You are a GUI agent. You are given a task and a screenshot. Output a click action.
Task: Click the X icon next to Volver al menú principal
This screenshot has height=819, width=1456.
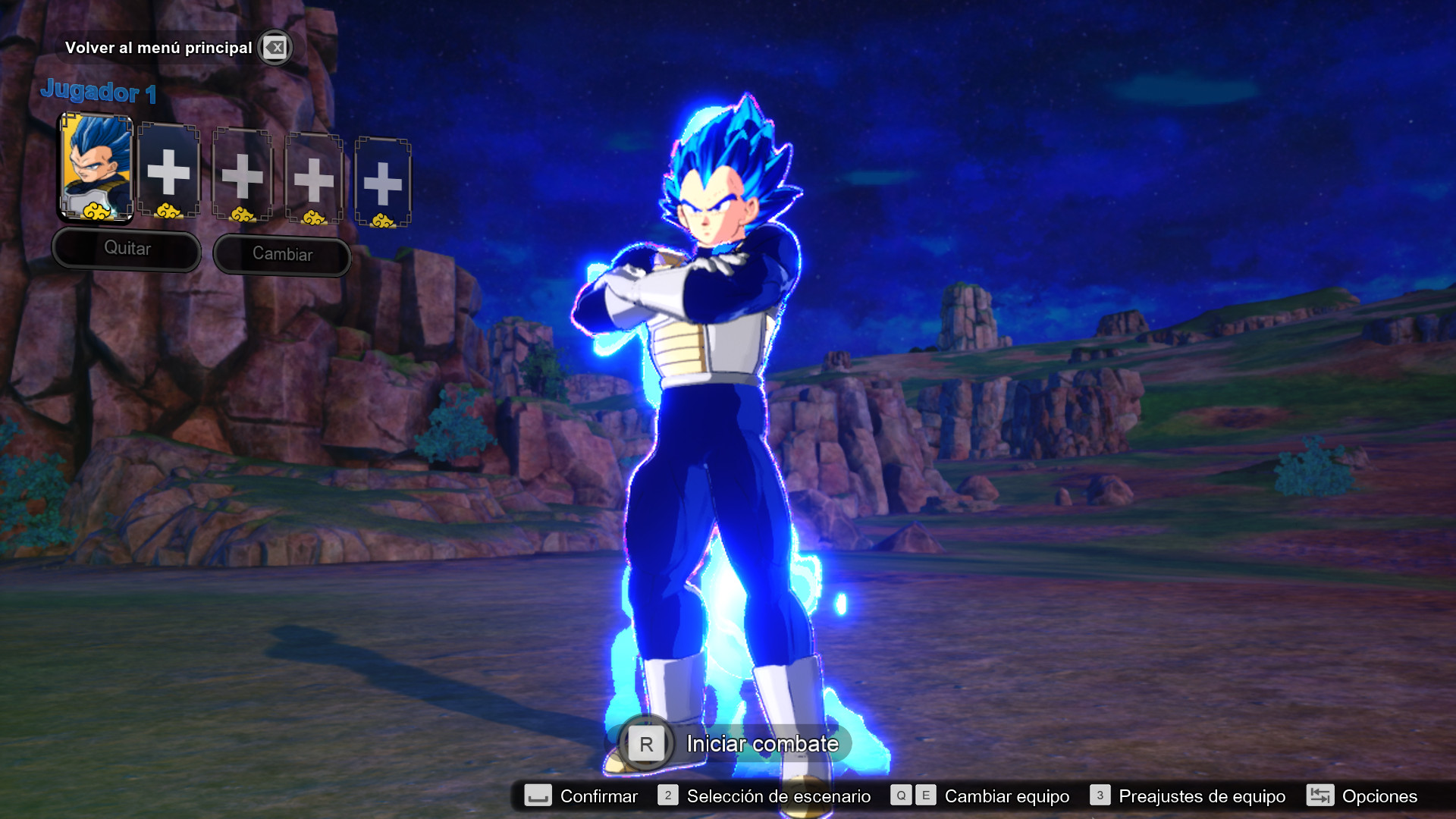pyautogui.click(x=275, y=48)
